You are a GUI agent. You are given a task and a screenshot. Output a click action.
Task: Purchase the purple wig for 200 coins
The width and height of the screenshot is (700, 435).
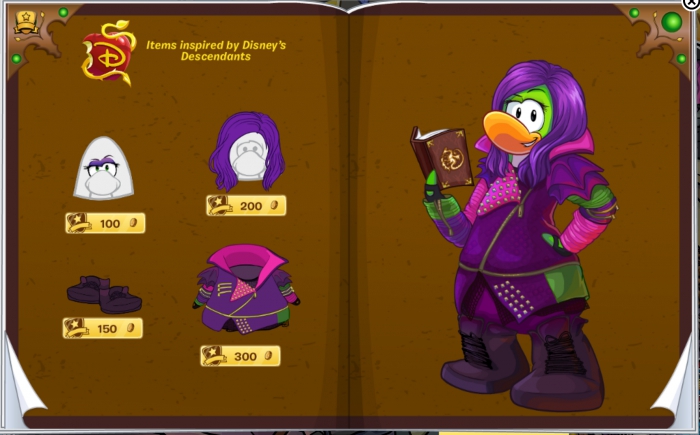coord(246,206)
